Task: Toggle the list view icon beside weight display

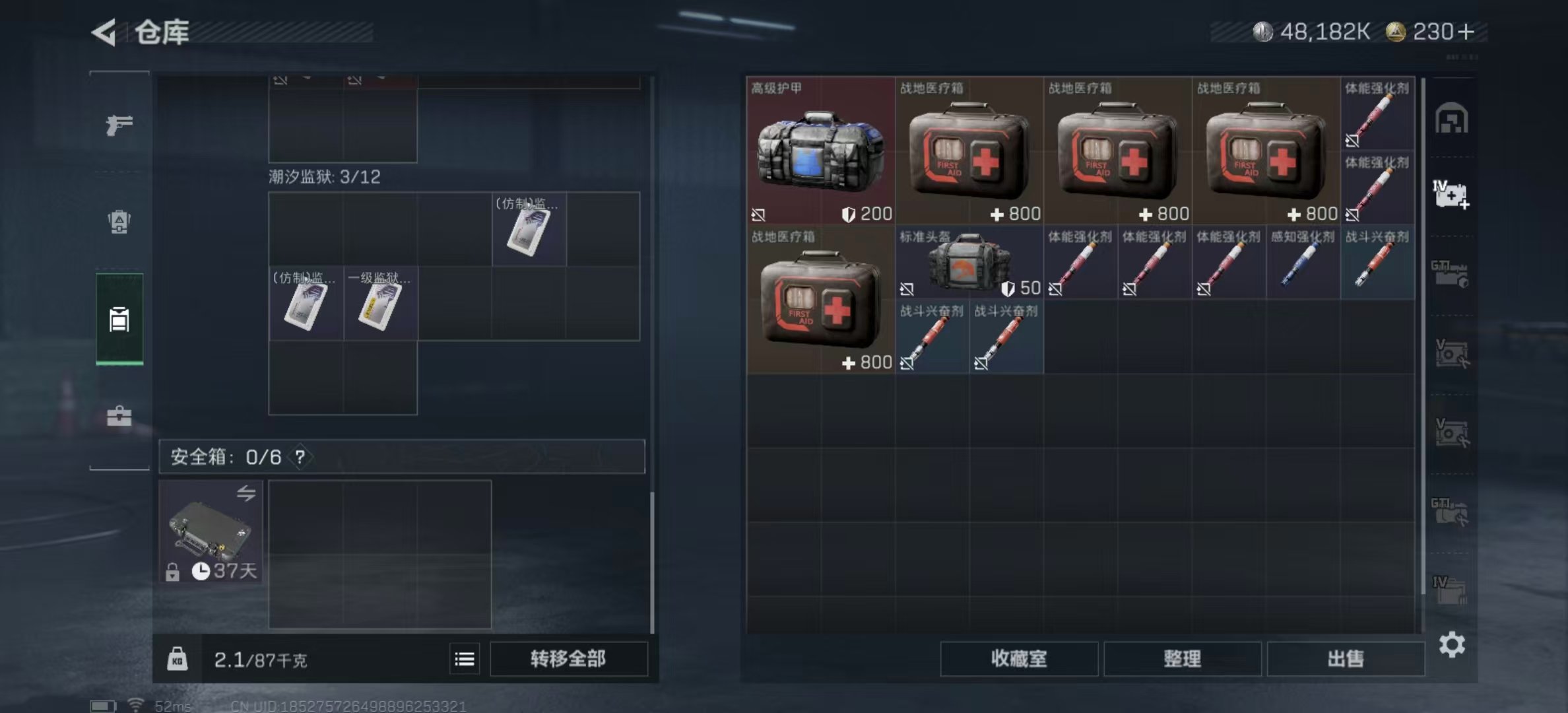Action: click(x=464, y=659)
